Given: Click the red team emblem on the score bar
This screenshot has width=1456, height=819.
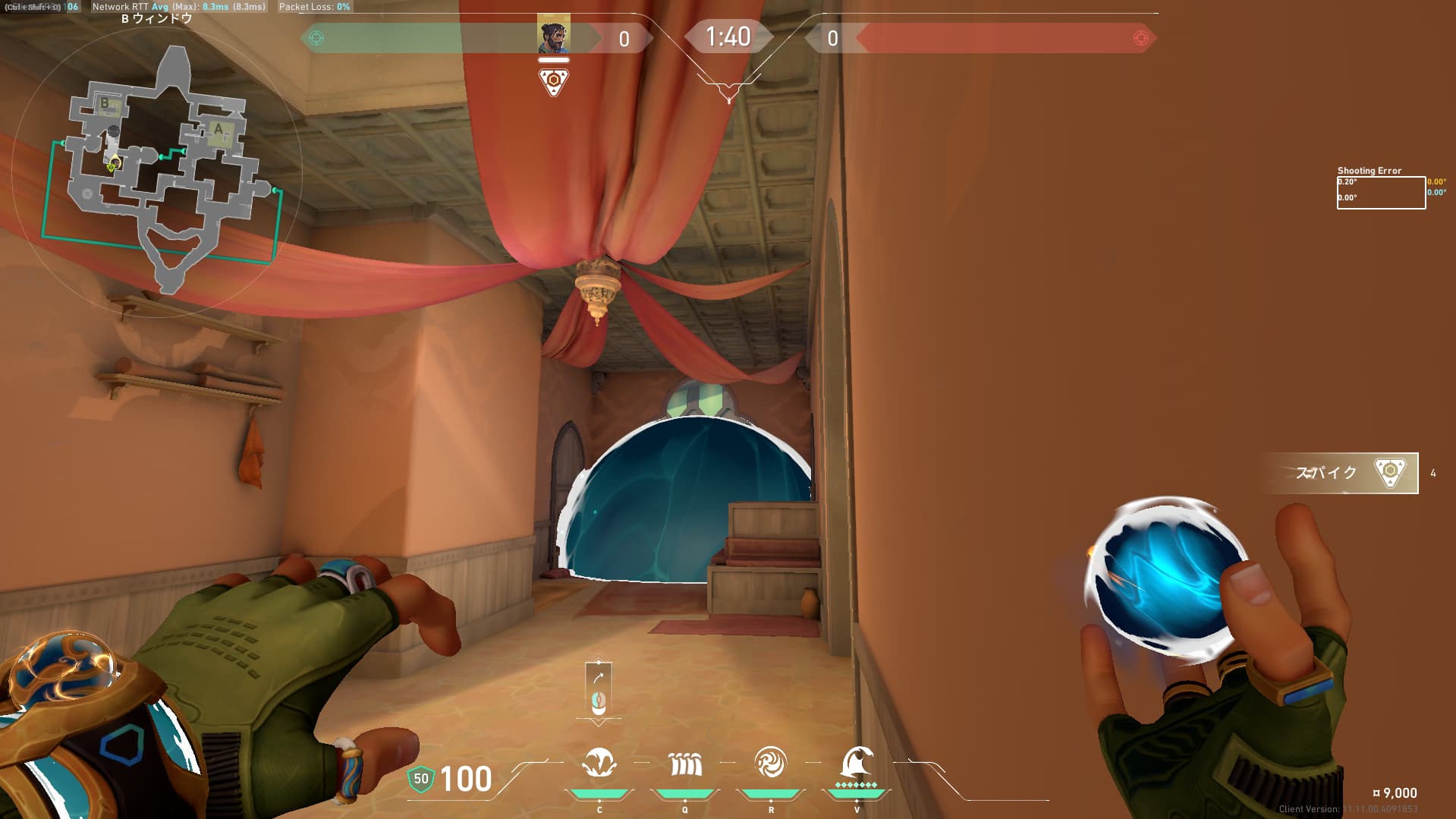Looking at the screenshot, I should [x=1140, y=38].
